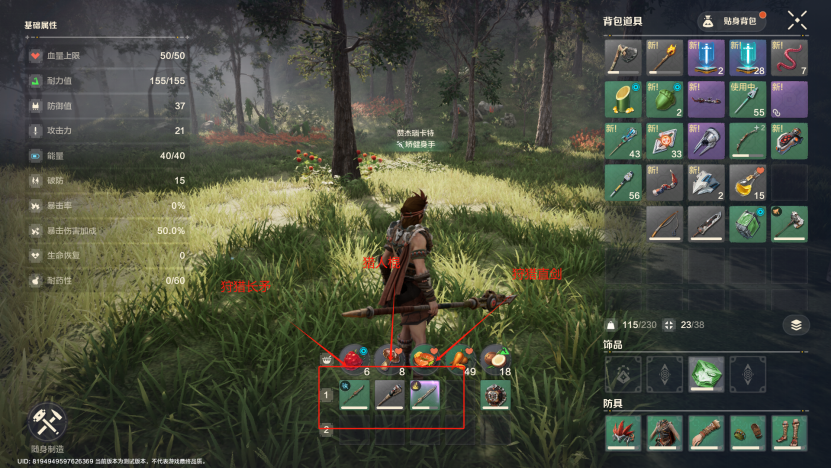Select the red worm bait stack
832x468 pixels.
789,58
